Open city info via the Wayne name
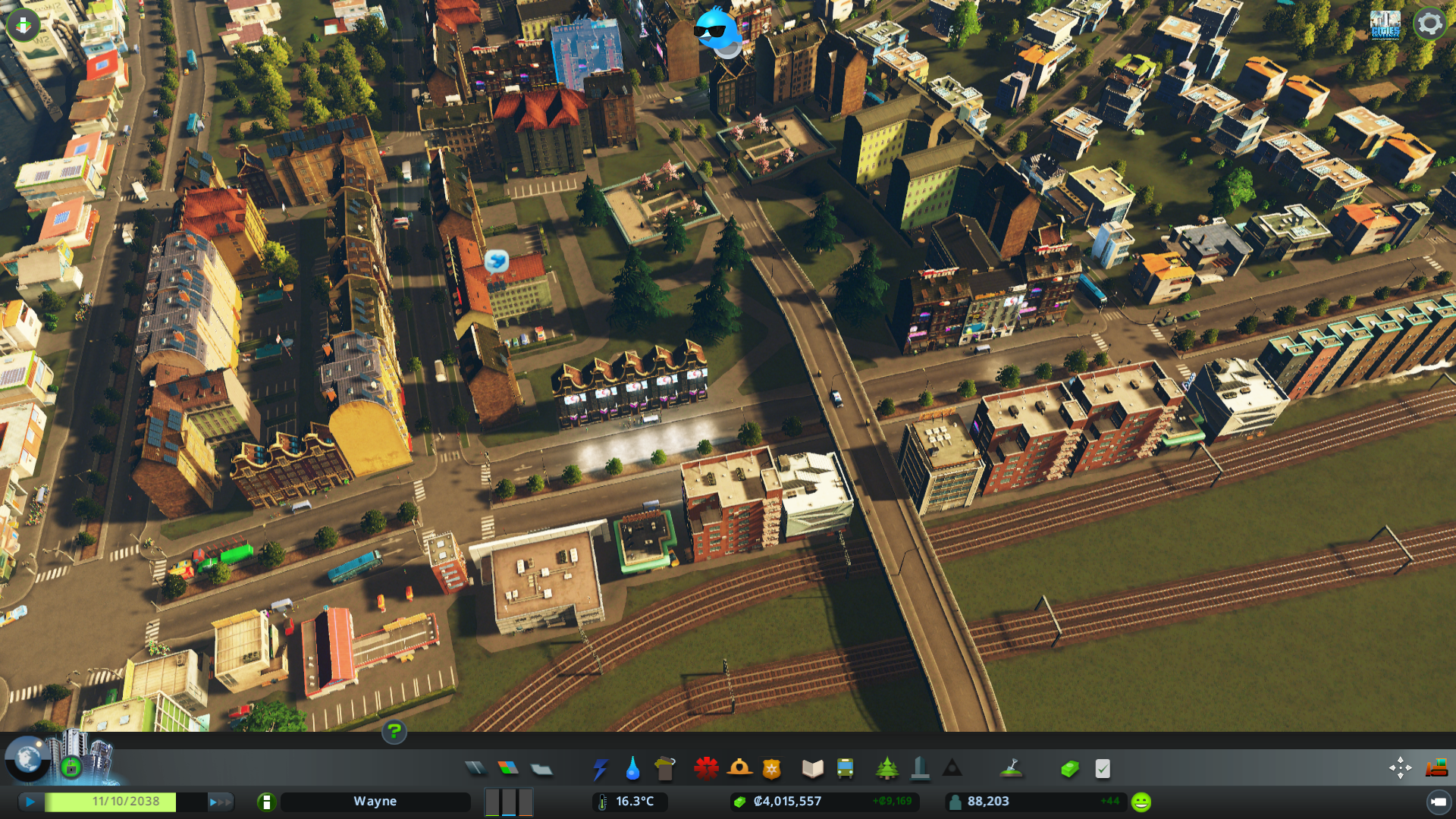The image size is (1456, 819). 377,801
